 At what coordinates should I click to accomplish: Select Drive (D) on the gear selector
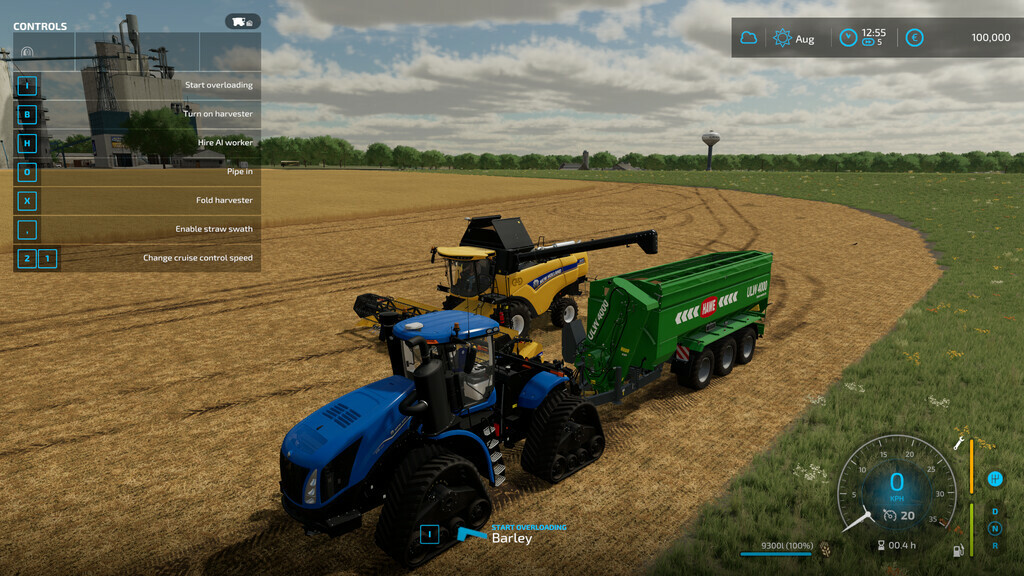pos(995,512)
